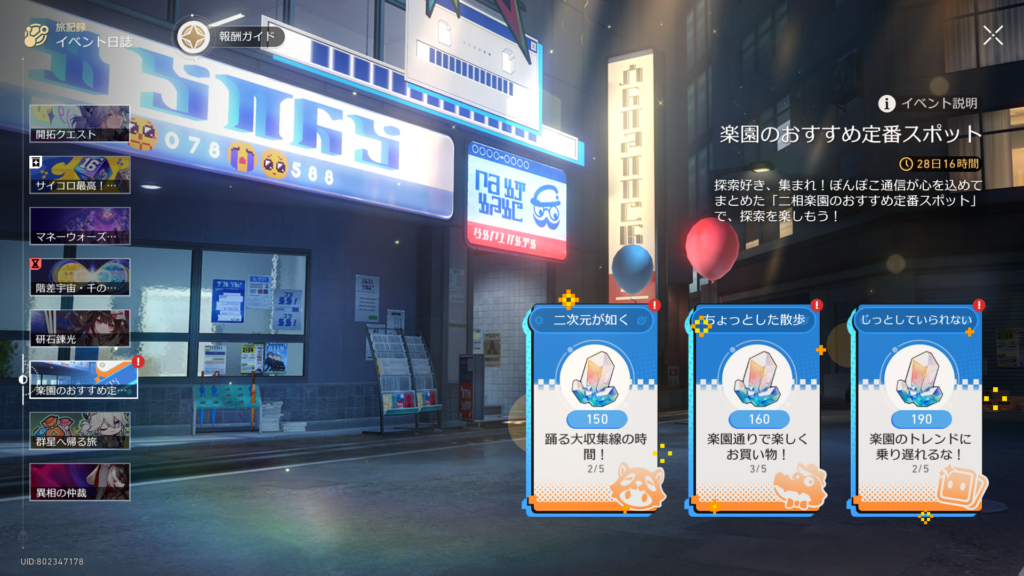
Task: Open the 二次元が如く mission card
Action: pyautogui.click(x=594, y=410)
